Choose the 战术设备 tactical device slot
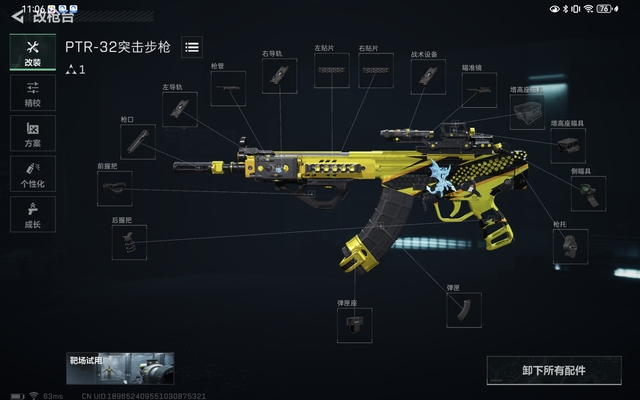The height and width of the screenshot is (400, 640). pyautogui.click(x=428, y=75)
